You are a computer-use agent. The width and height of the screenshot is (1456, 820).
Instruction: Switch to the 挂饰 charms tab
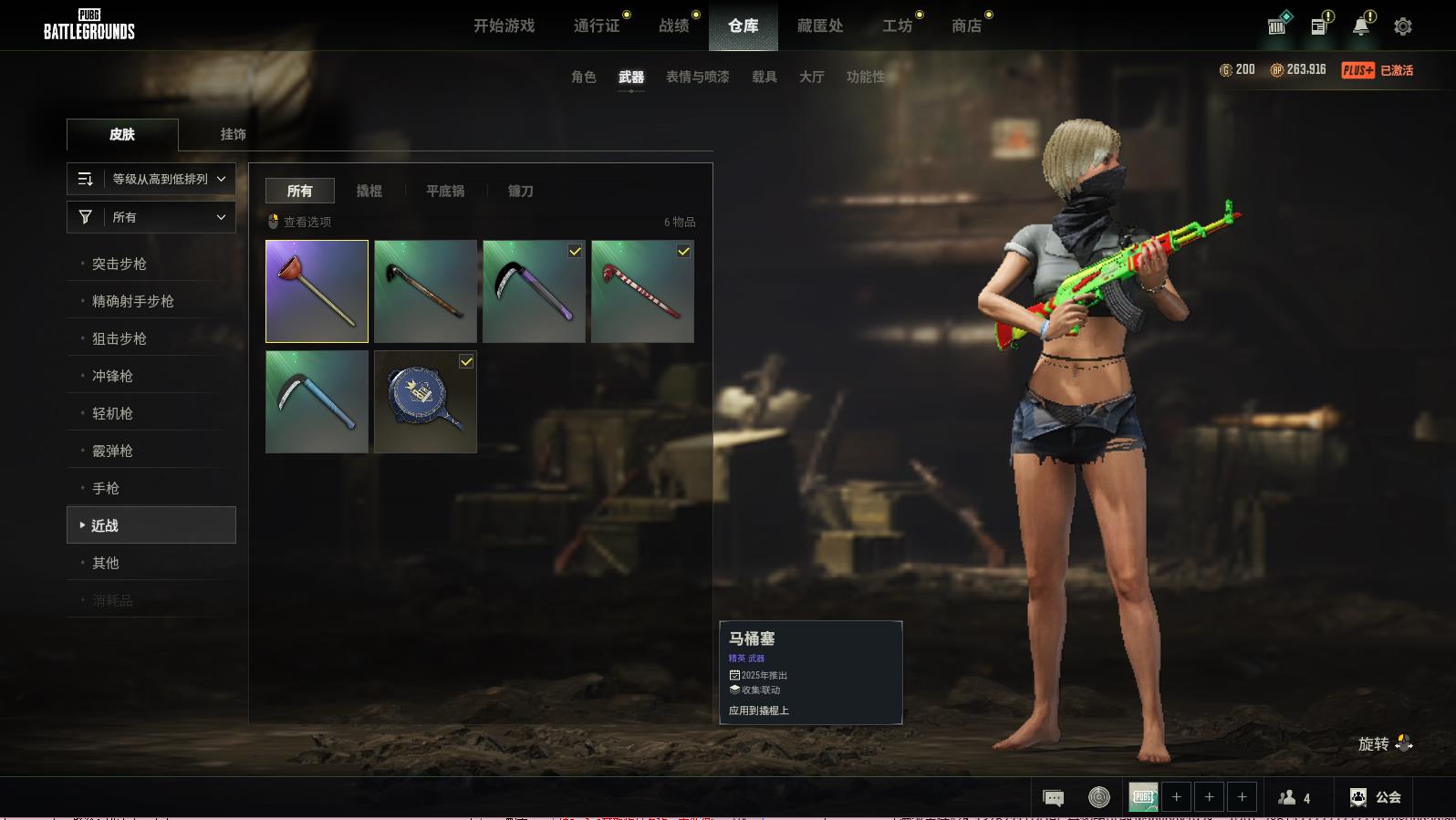click(x=233, y=134)
